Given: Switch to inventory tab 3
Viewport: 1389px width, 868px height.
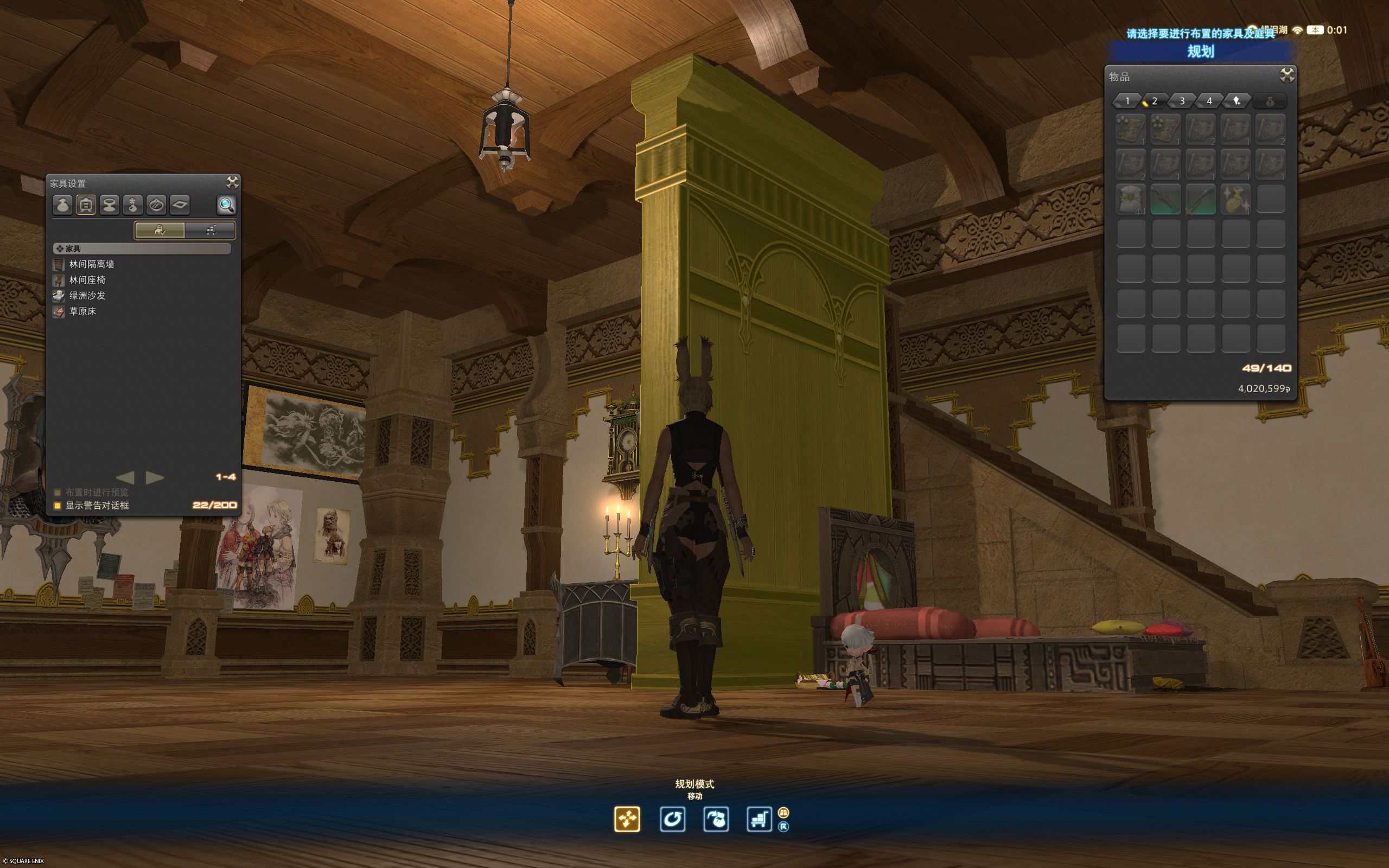Looking at the screenshot, I should click(1182, 101).
